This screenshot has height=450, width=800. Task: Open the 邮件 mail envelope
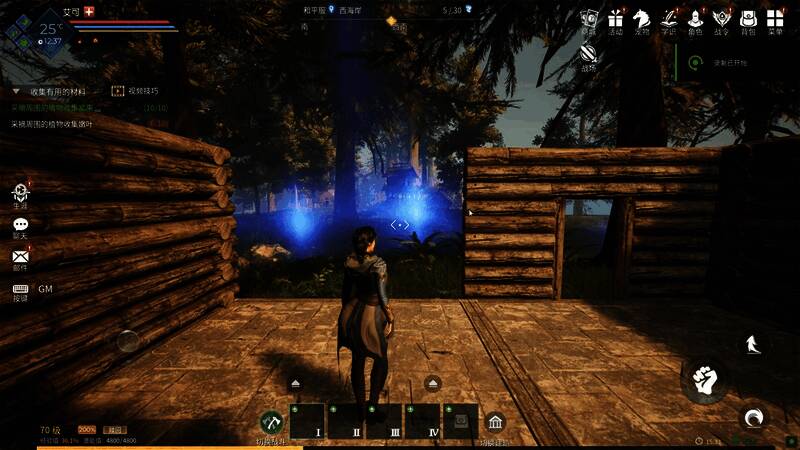20,258
